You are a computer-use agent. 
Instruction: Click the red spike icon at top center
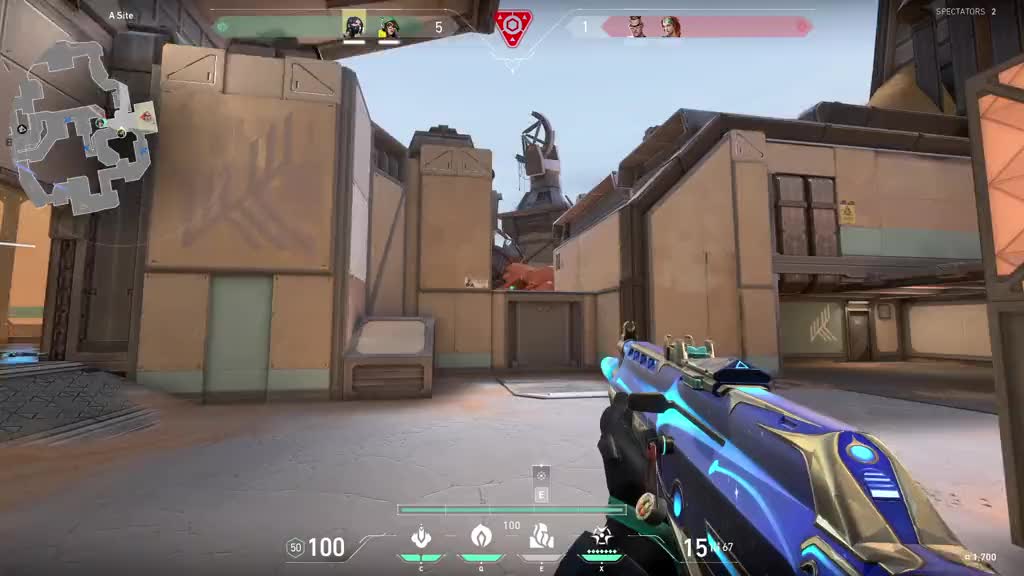click(x=513, y=26)
